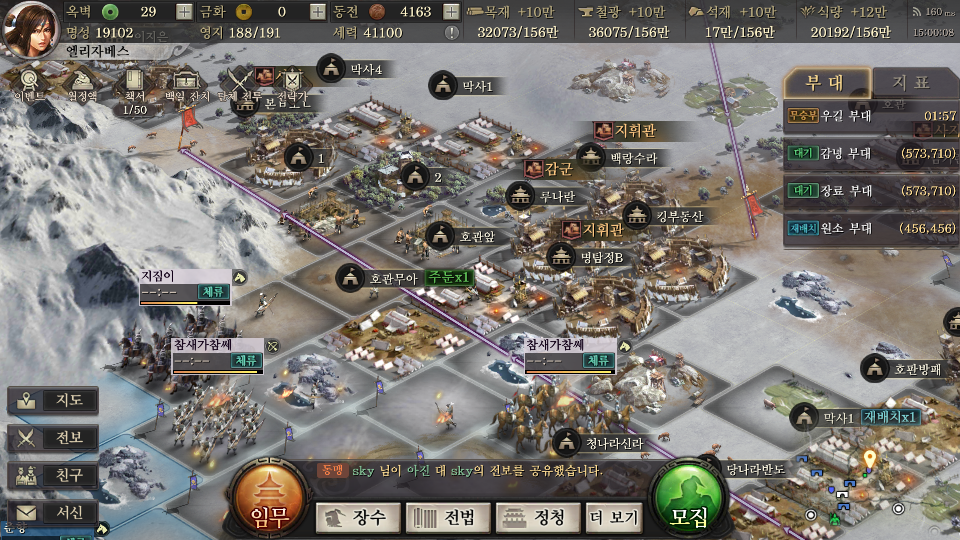Open the 친구 (friends) list
The image size is (960, 540).
coord(54,475)
